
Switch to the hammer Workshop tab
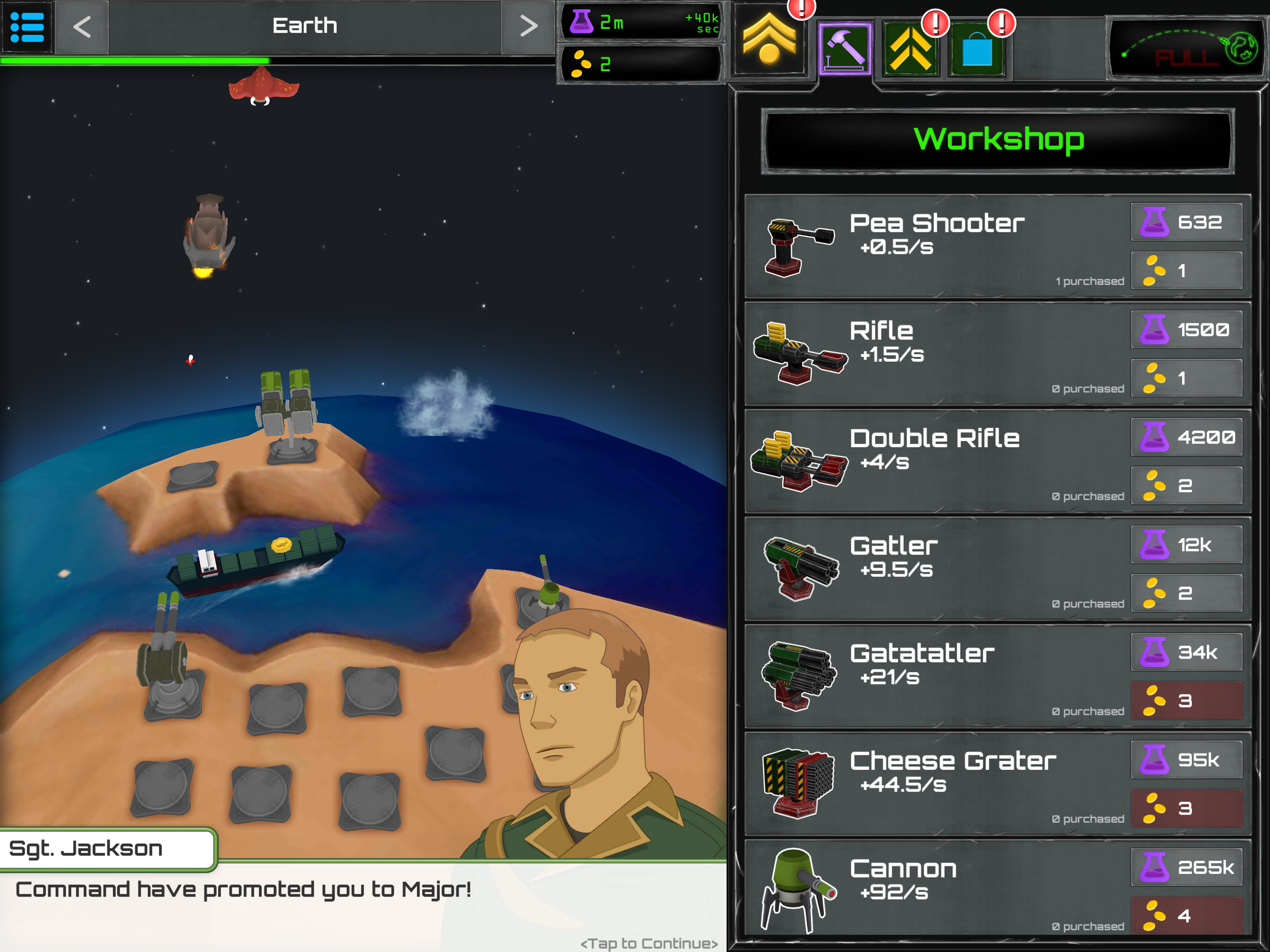(x=845, y=49)
